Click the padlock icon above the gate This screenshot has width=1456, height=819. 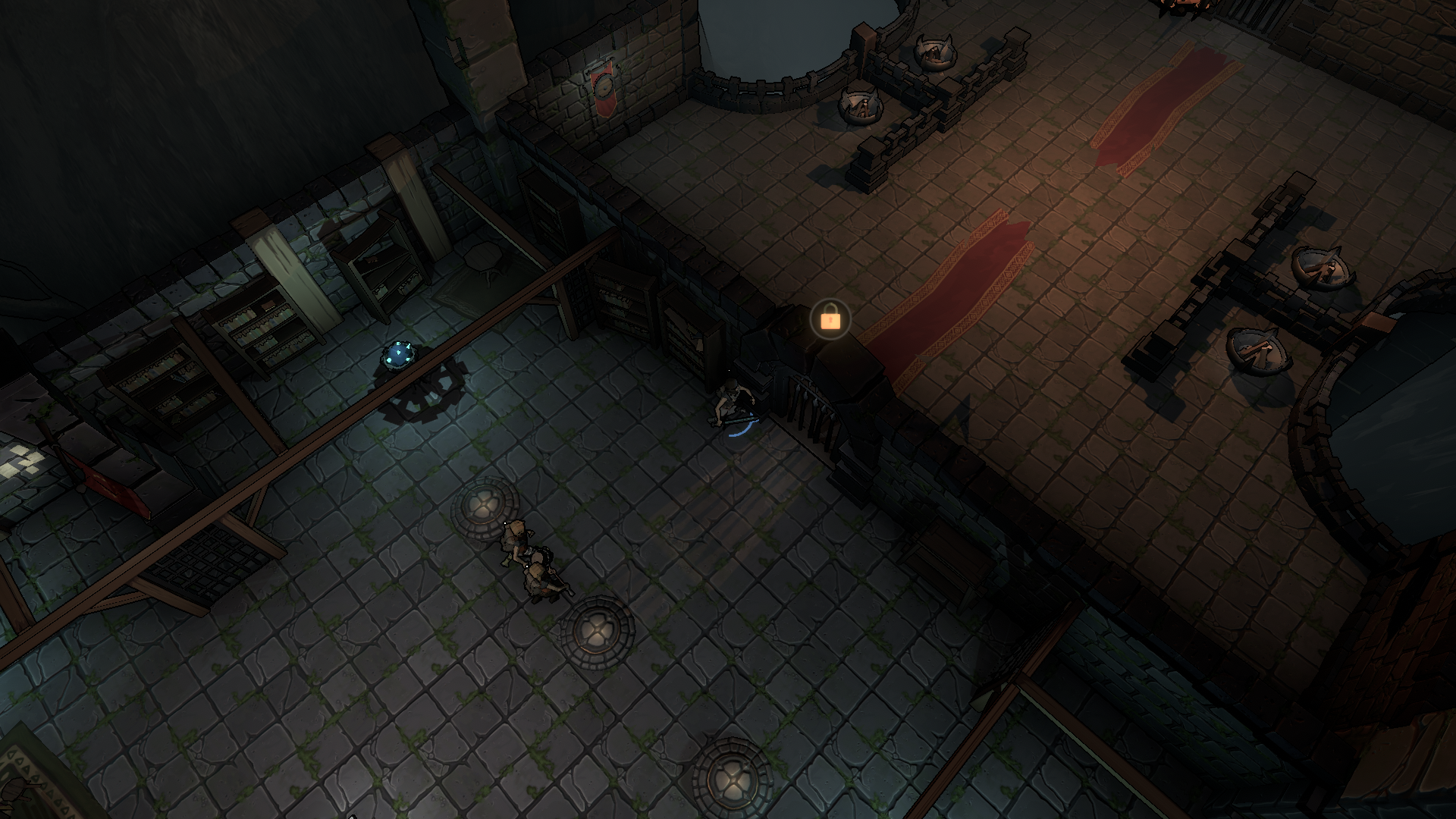point(830,319)
